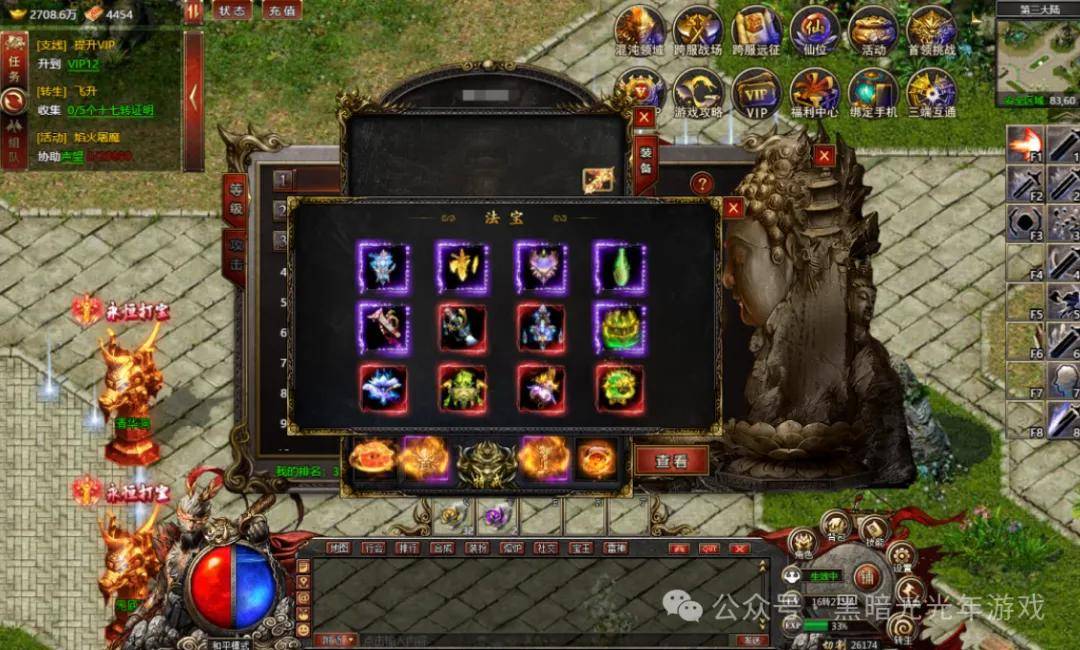The width and height of the screenshot is (1080, 650).
Task: Switch to the 组队 team tab
Action: click(14, 141)
